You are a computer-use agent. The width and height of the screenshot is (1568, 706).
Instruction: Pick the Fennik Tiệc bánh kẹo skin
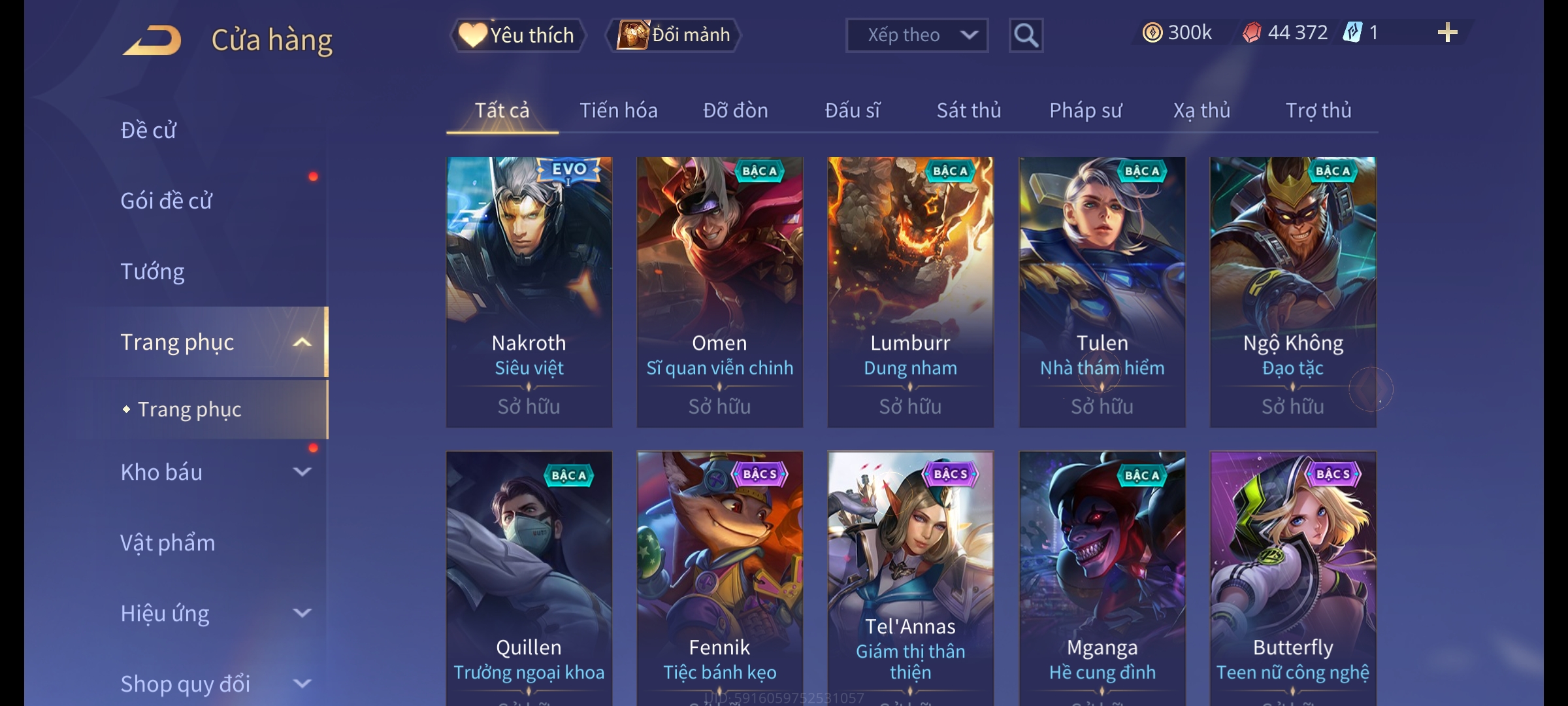[x=719, y=578]
